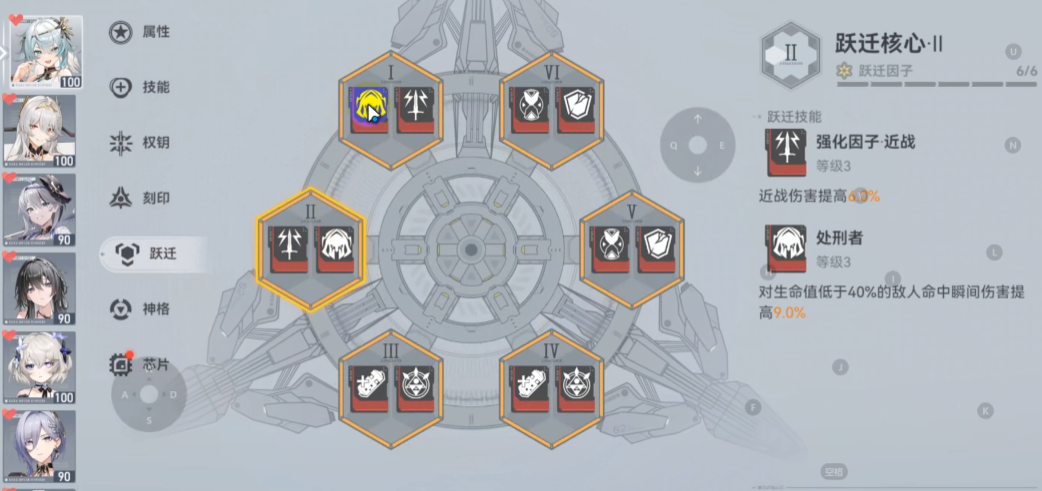Select the 刻印 tab
This screenshot has width=1042, height=491.
click(141, 198)
